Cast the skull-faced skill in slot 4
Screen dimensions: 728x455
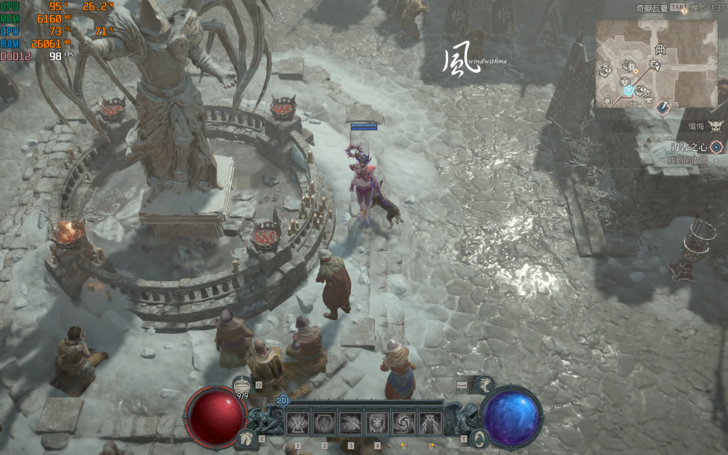(x=377, y=423)
